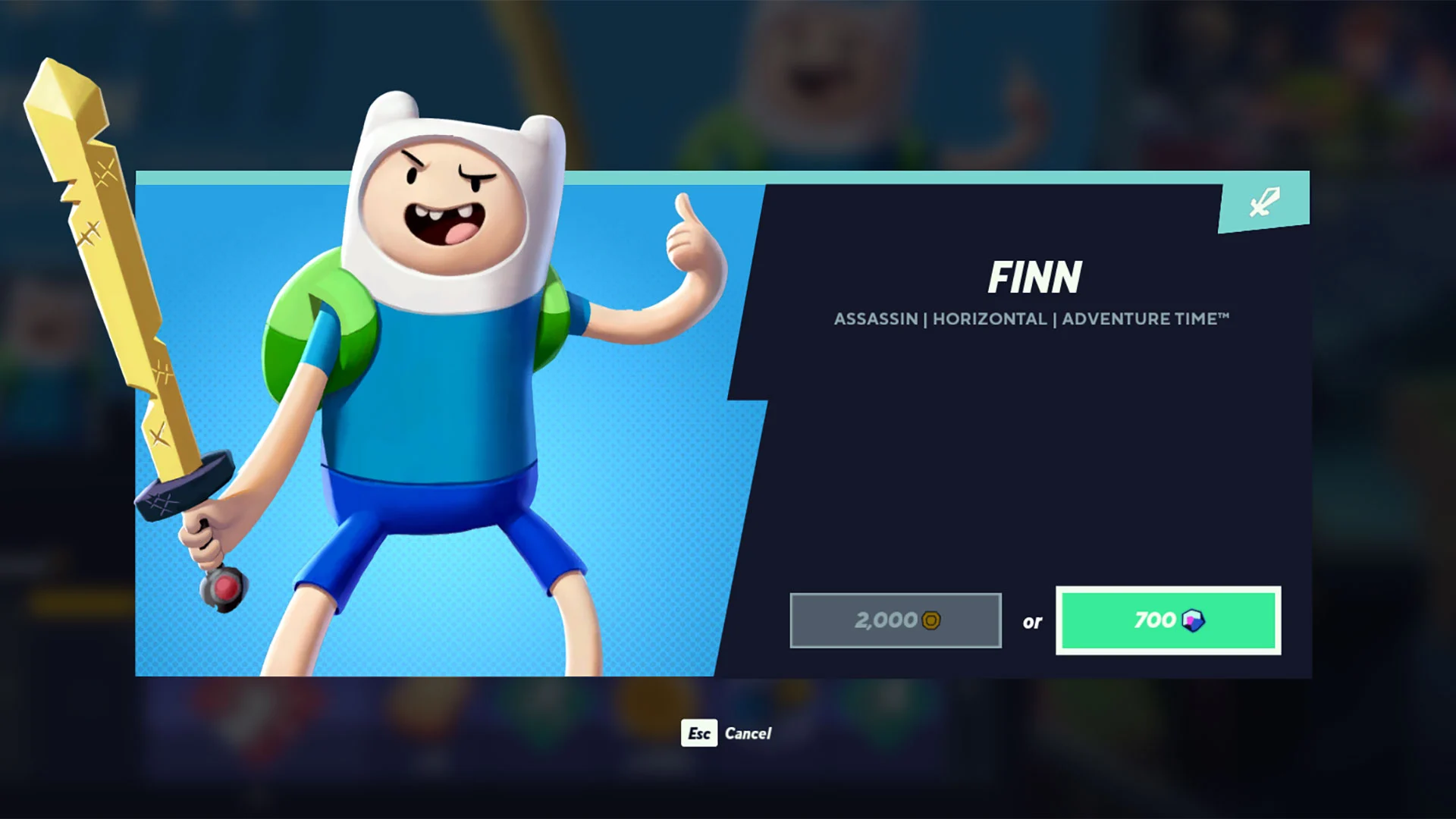Screen dimensions: 1456x819
Task: Toggle the grayed-out 2,000 gold purchase option
Action: tap(895, 620)
